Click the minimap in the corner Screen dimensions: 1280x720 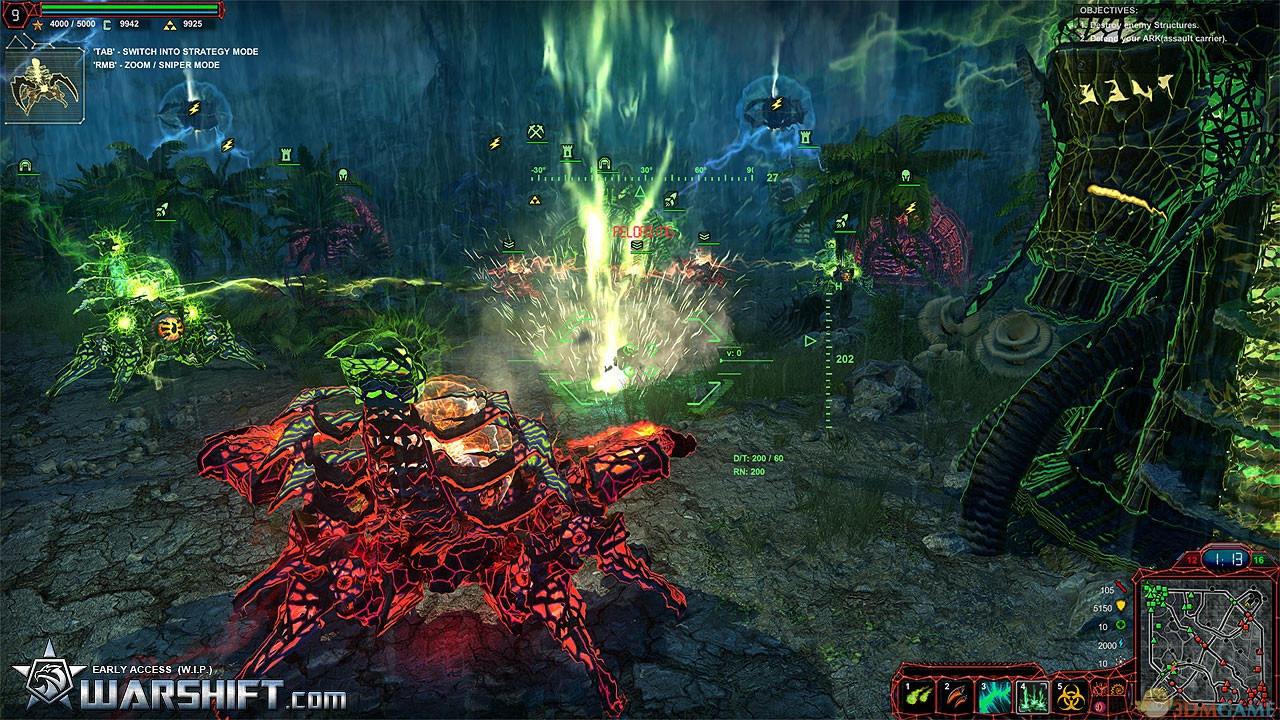(x=1202, y=642)
